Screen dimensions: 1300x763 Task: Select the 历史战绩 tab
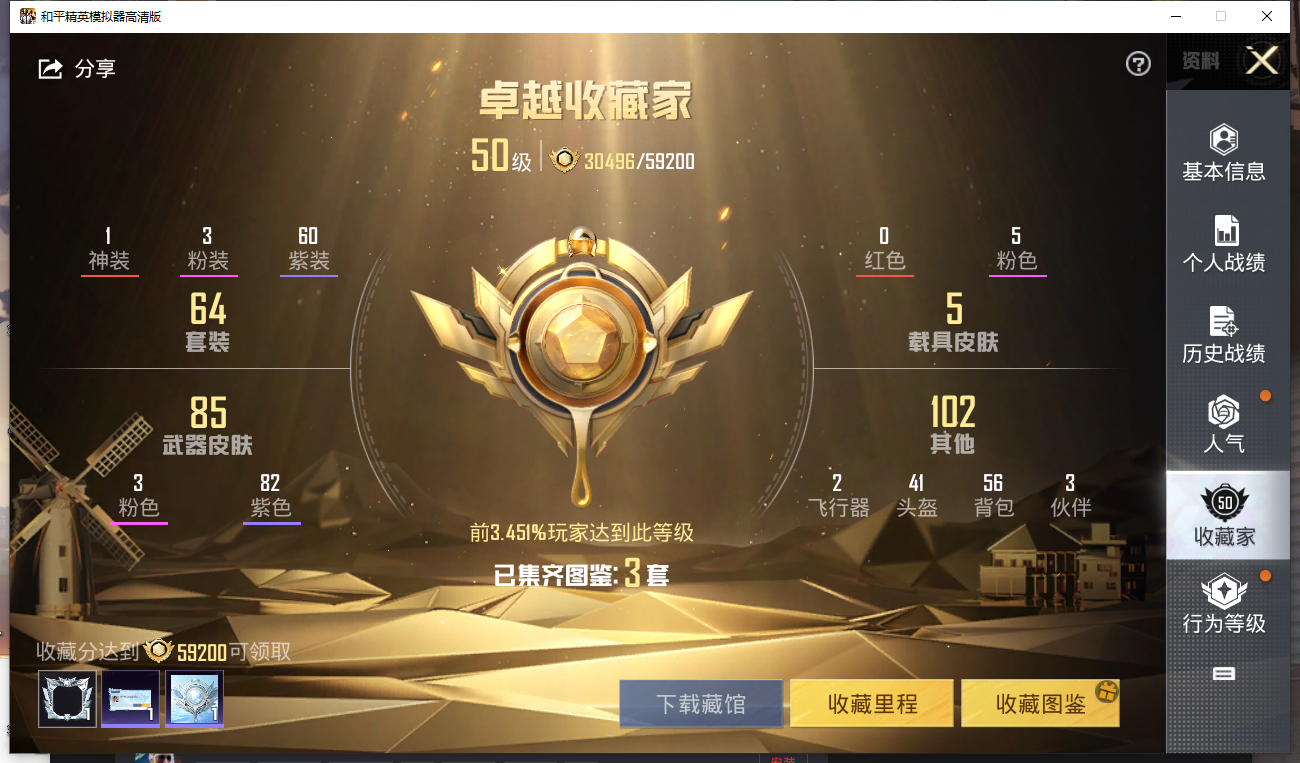(1224, 335)
